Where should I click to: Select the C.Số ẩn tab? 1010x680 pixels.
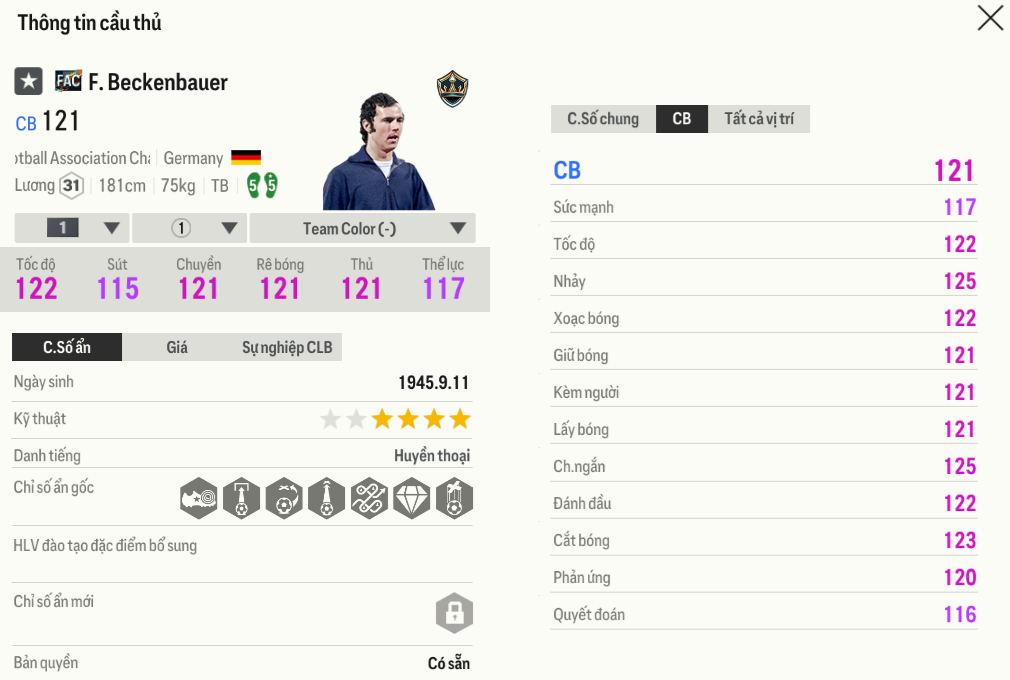(x=67, y=347)
